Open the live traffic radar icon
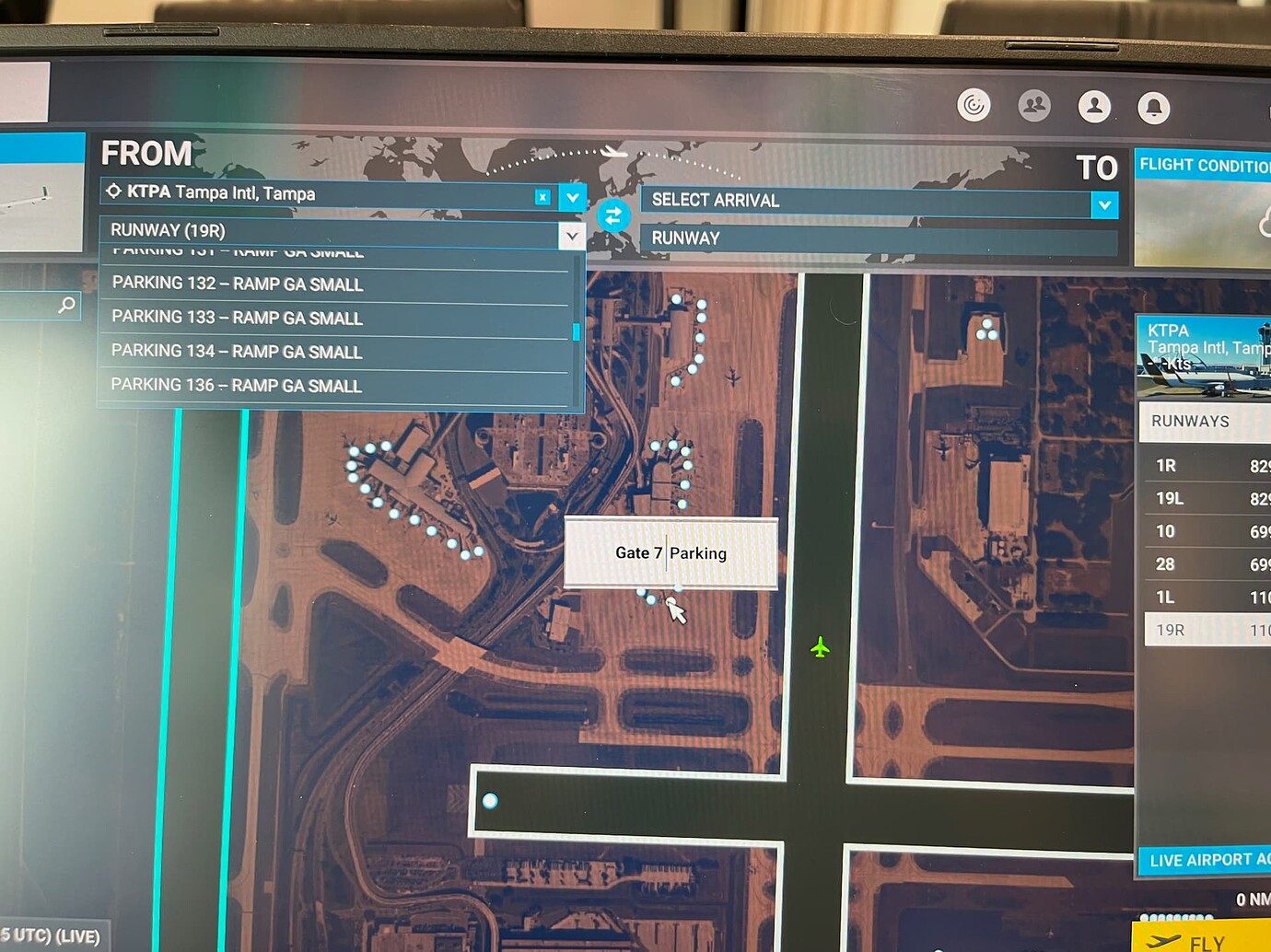 [974, 106]
